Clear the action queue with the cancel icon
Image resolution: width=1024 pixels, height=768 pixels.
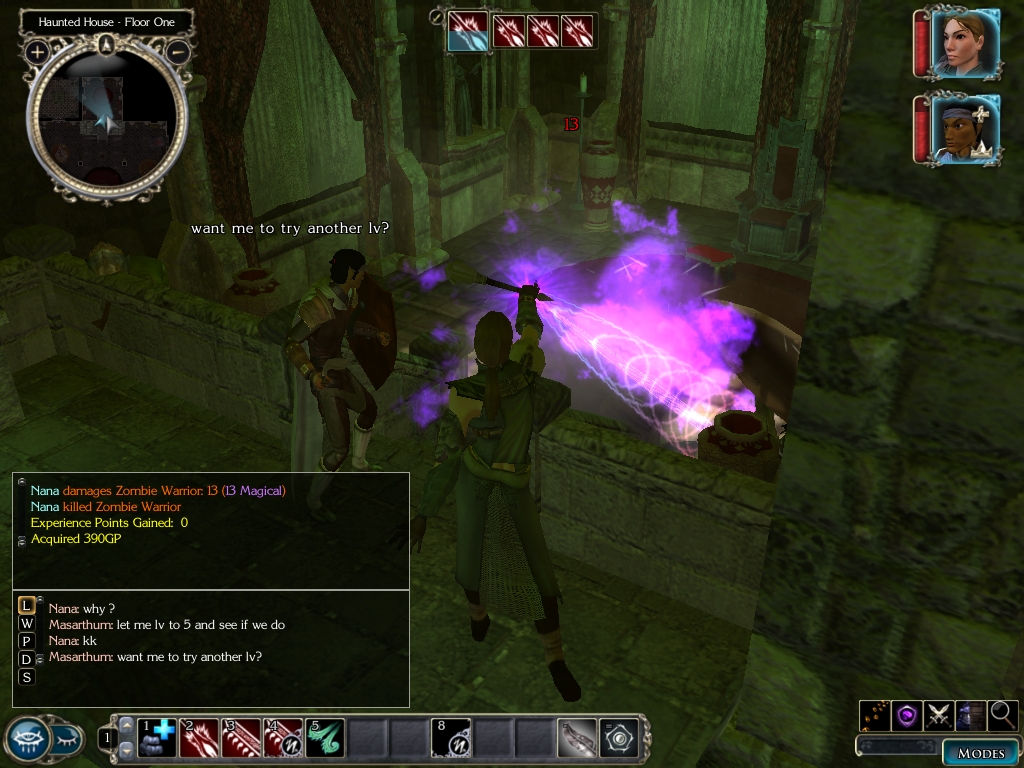437,16
